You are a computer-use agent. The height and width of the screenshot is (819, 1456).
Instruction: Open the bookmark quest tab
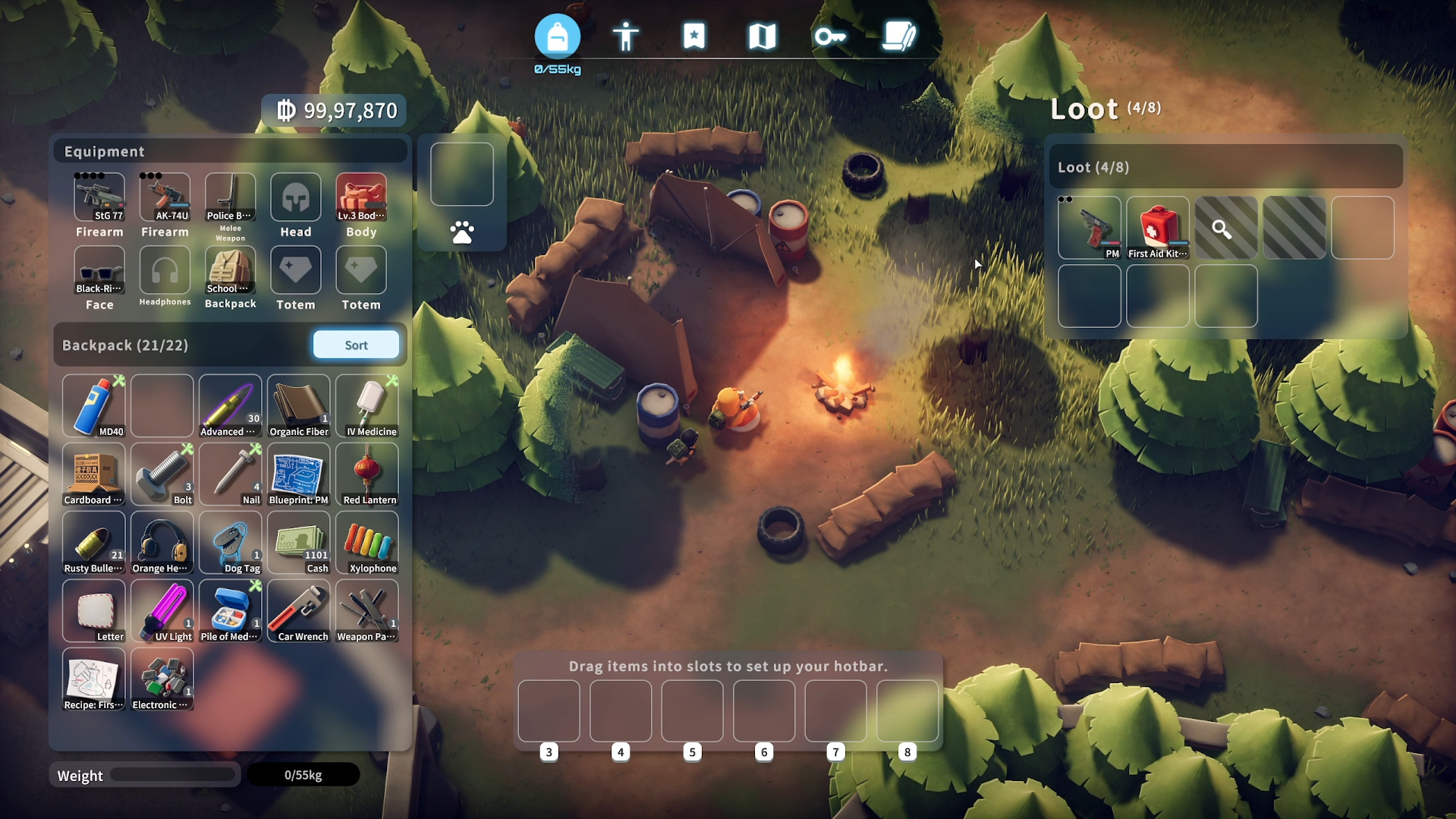pyautogui.click(x=693, y=36)
